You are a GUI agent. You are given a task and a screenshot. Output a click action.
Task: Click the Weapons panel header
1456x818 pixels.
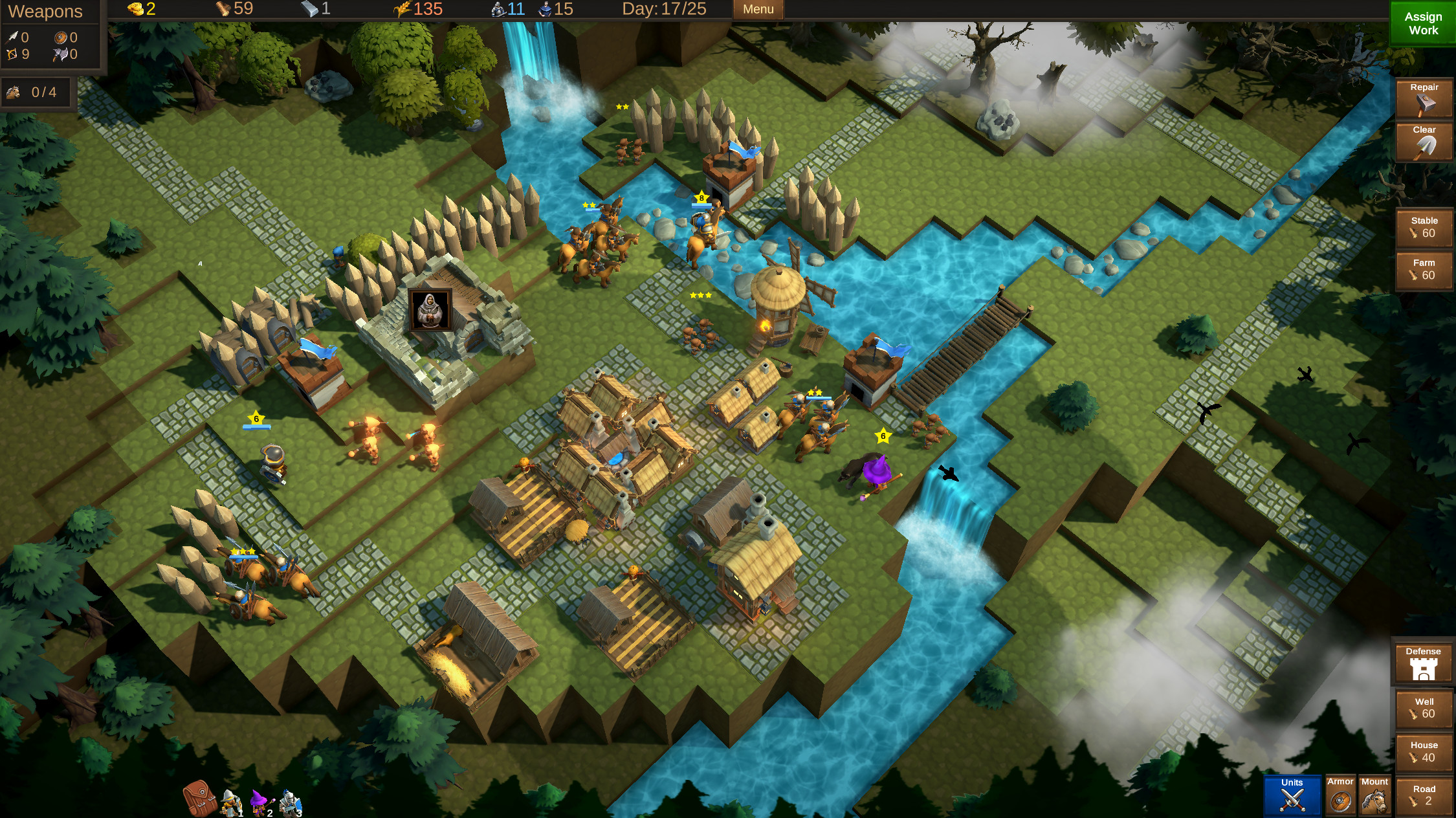pos(47,11)
